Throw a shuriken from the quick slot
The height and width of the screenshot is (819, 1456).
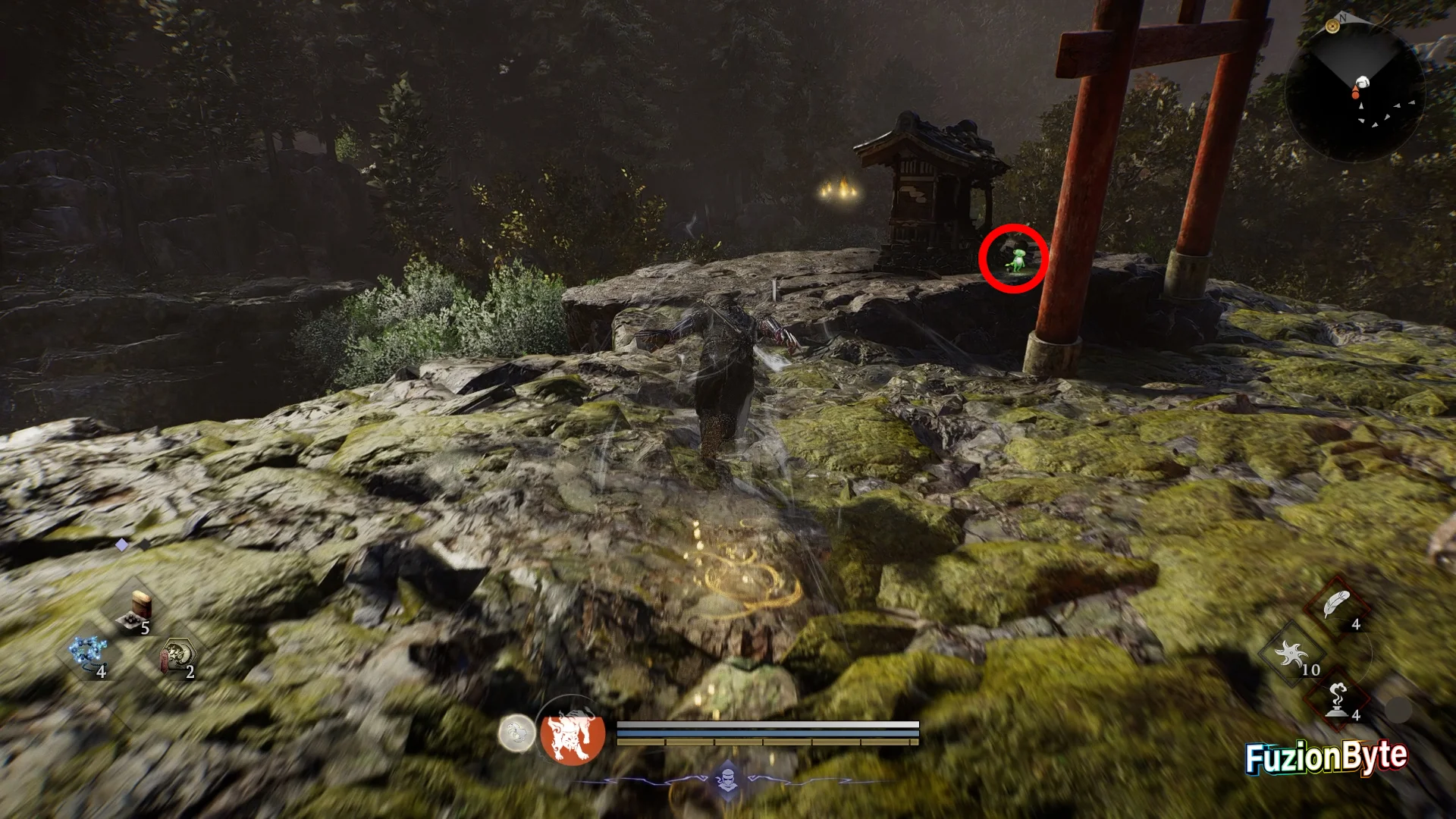click(x=1292, y=655)
